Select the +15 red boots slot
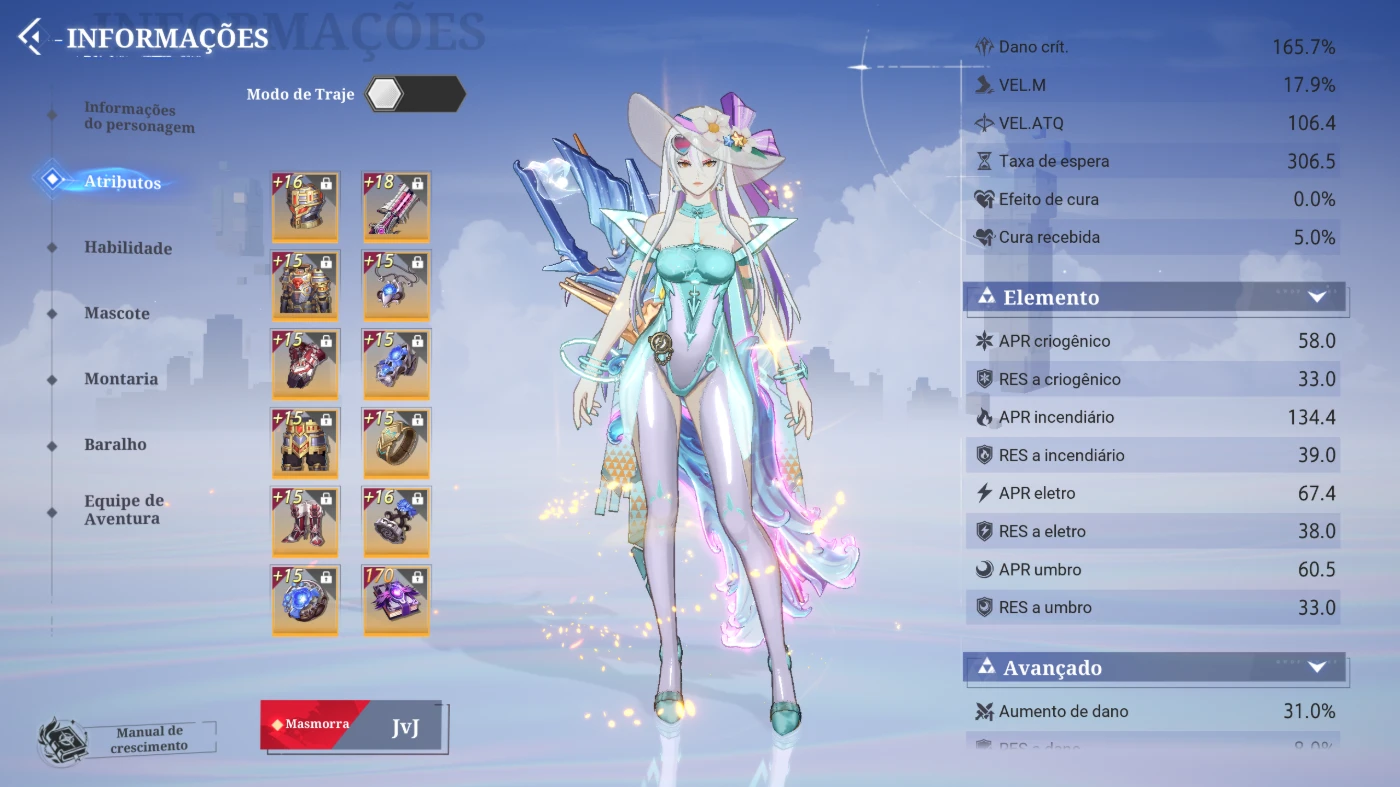Screen dimensions: 1400x787 point(305,521)
